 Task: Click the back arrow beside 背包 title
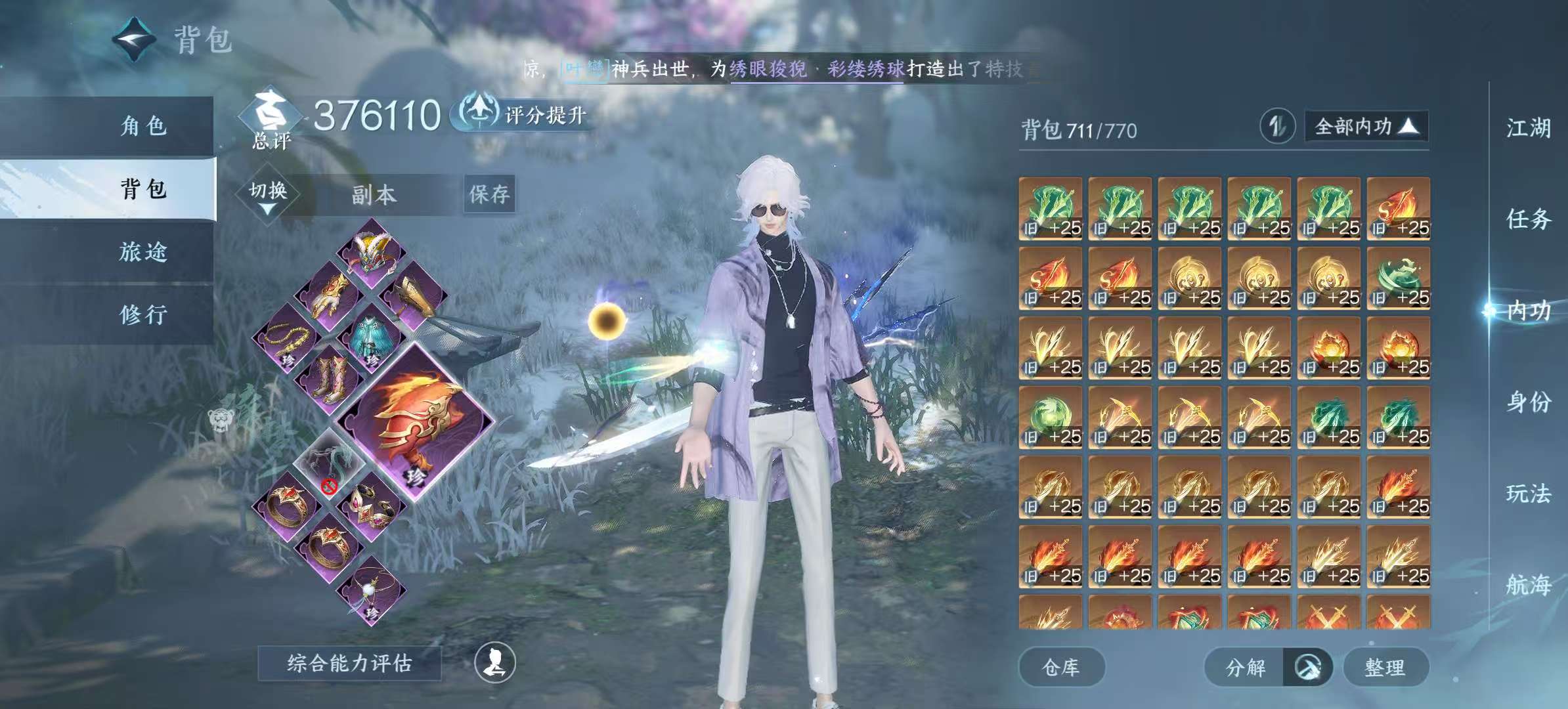click(x=135, y=39)
